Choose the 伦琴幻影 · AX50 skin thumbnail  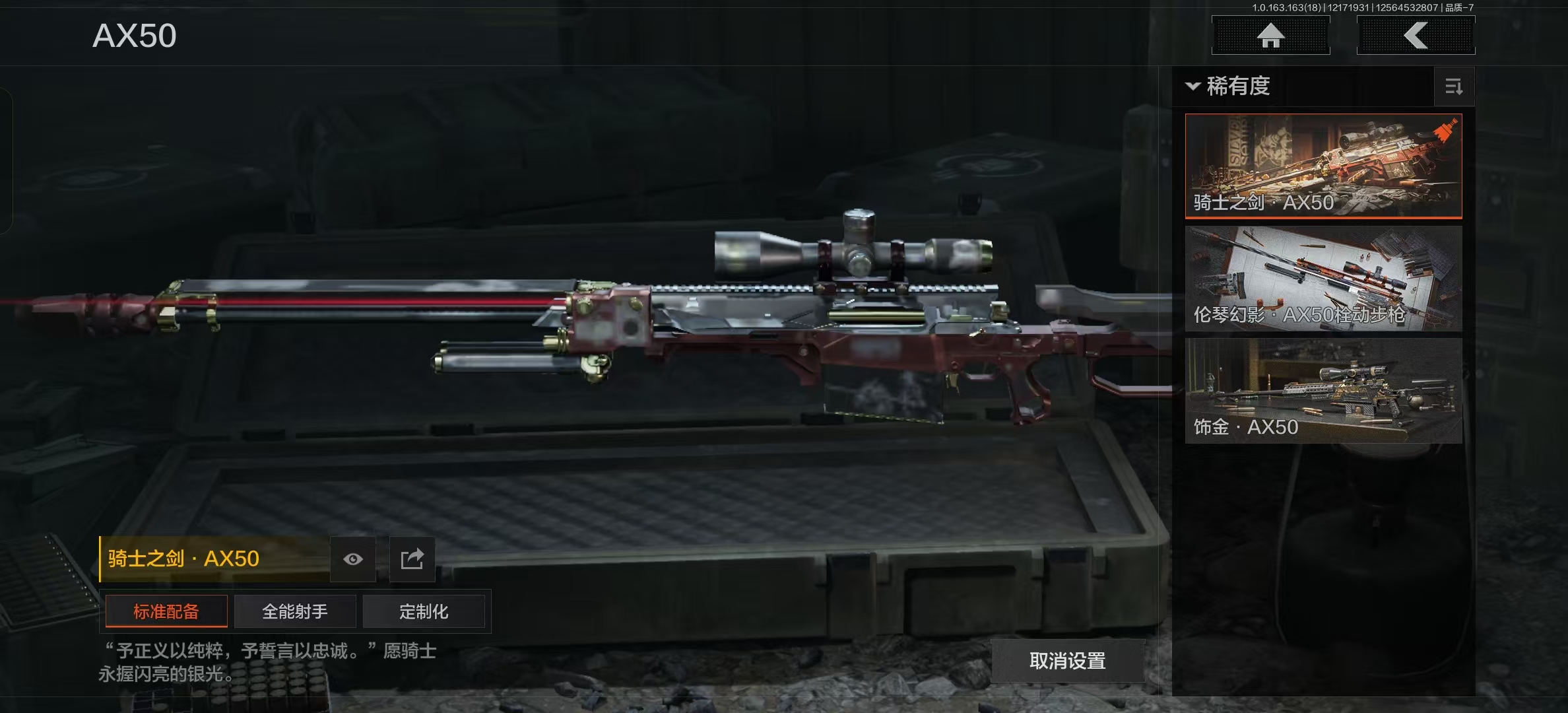coord(1323,279)
